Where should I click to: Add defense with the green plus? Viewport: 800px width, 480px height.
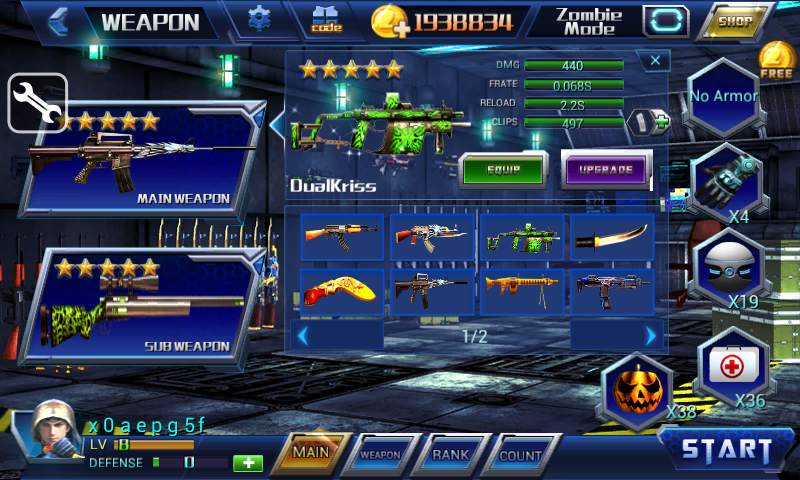point(247,463)
